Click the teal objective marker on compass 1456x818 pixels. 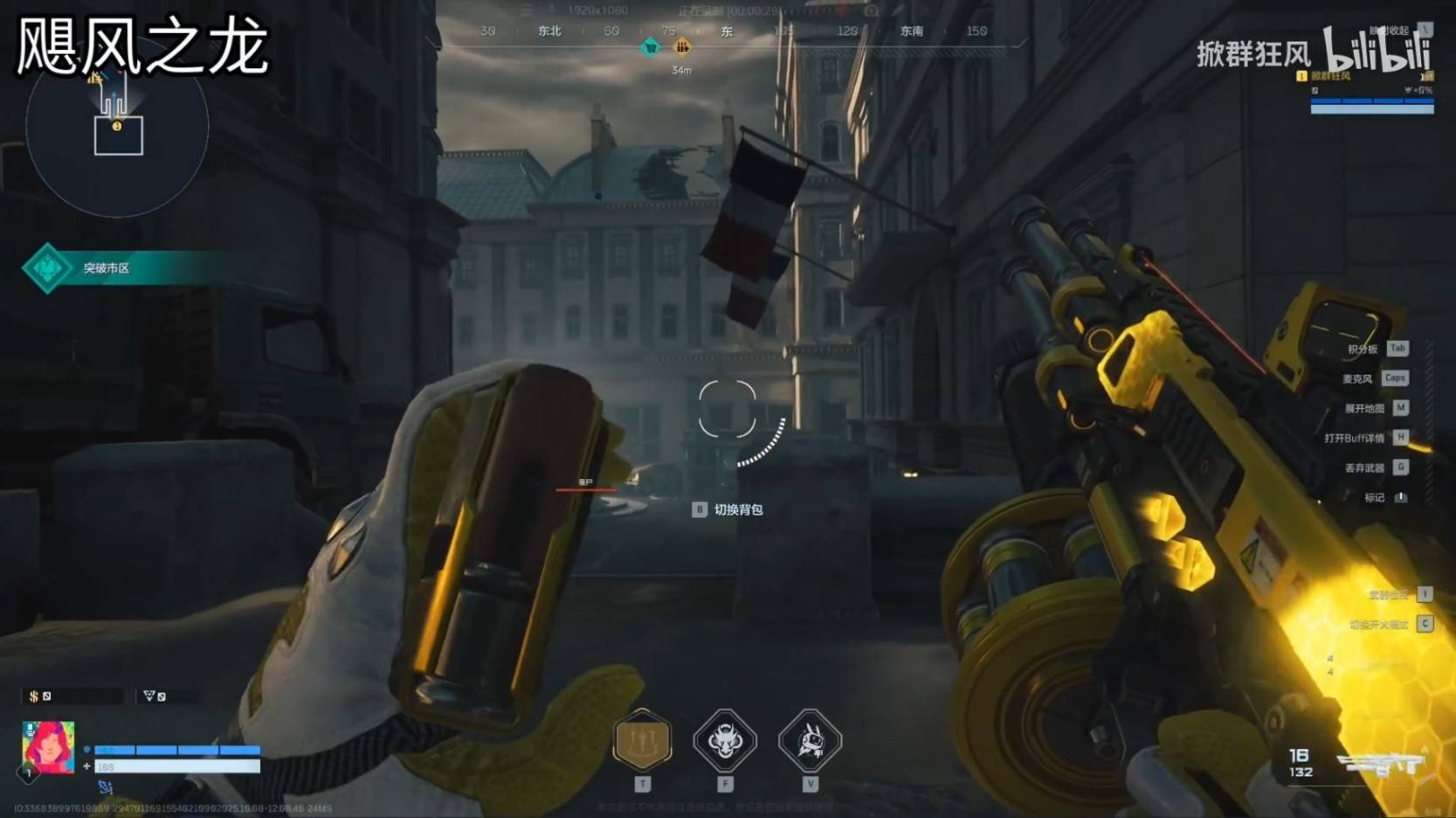point(651,46)
